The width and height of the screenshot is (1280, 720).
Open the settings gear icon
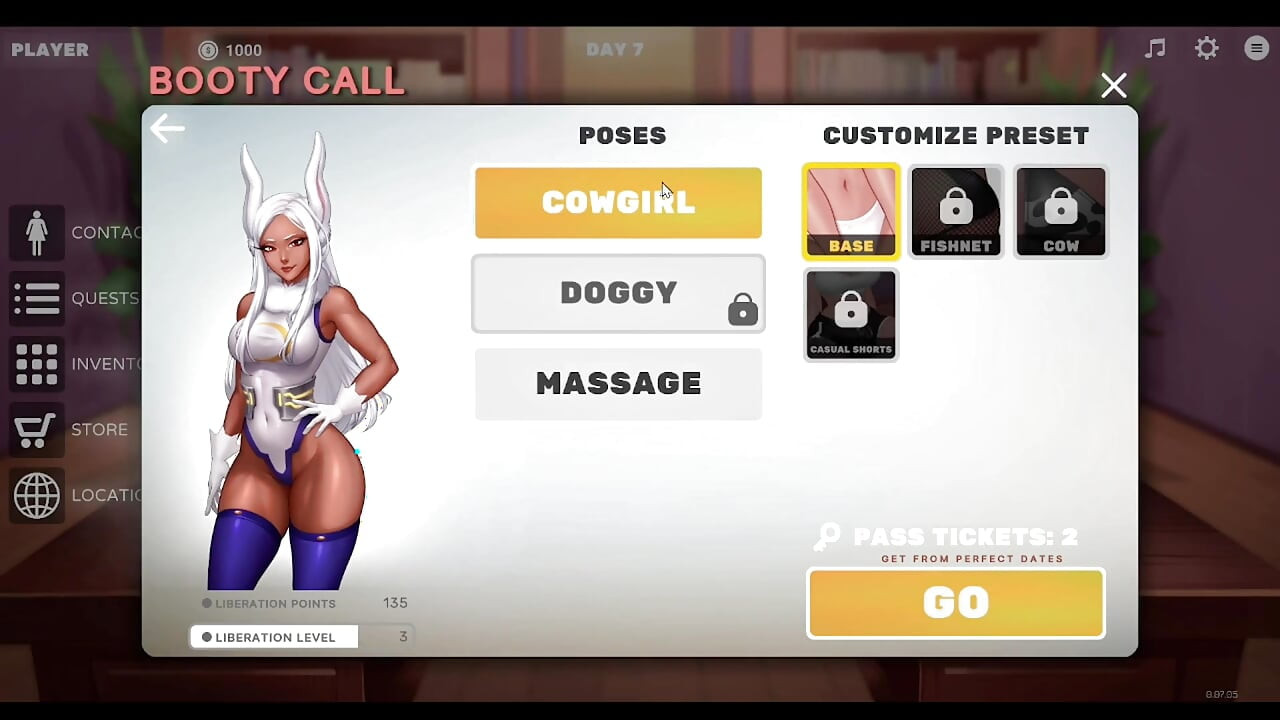pos(1206,47)
